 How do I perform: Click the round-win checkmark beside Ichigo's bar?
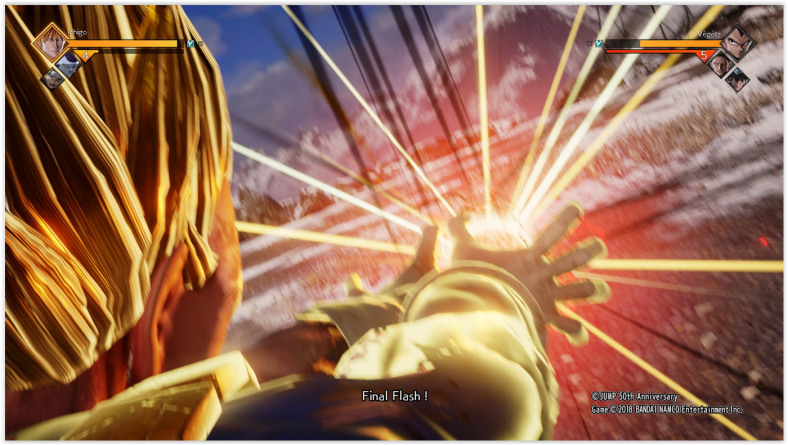coord(190,44)
